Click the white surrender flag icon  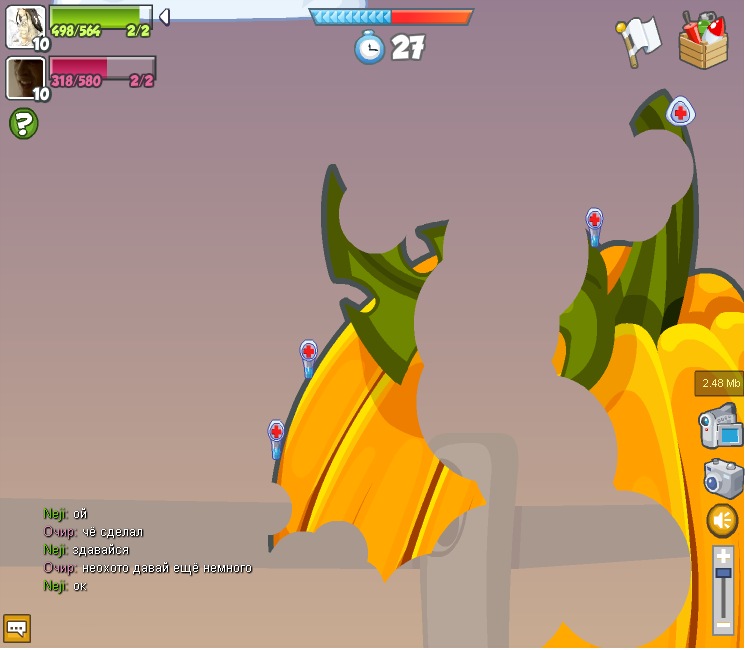638,41
